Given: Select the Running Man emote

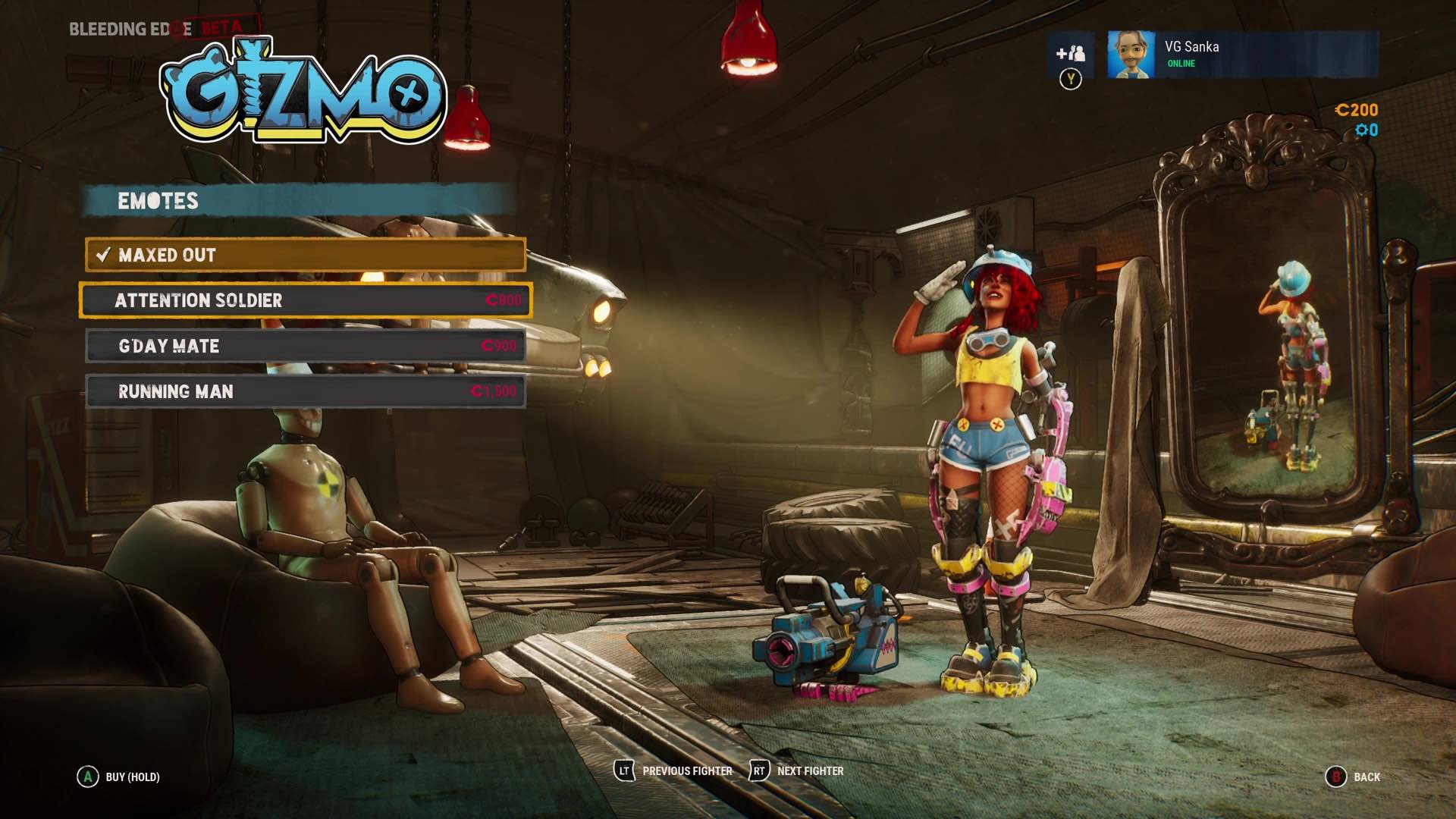Looking at the screenshot, I should click(305, 391).
